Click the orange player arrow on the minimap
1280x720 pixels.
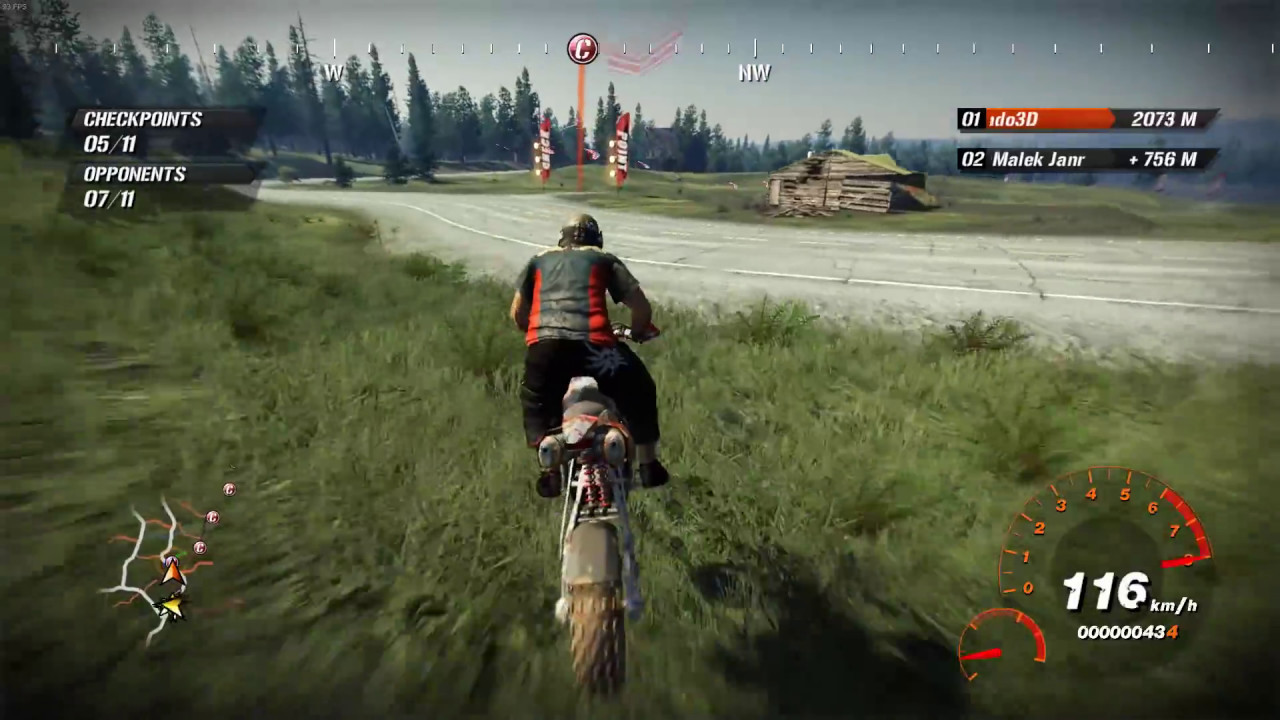172,571
